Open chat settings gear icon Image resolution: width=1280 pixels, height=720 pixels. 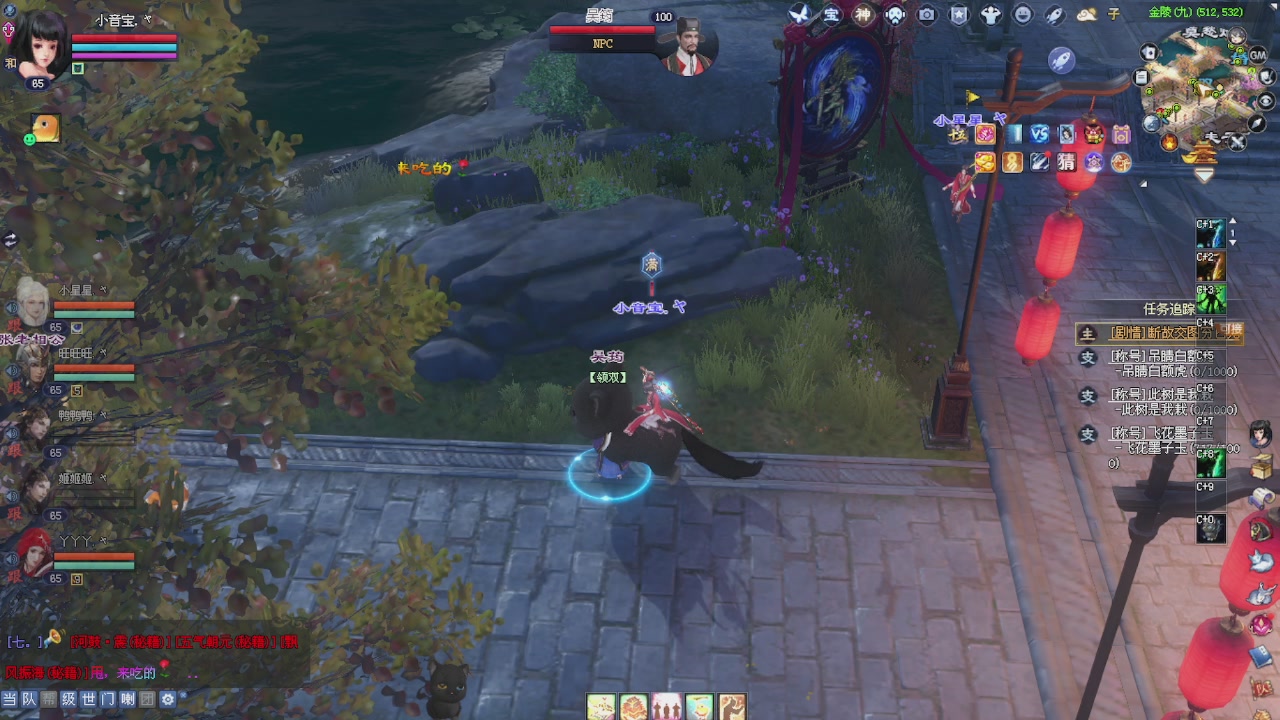(x=168, y=700)
